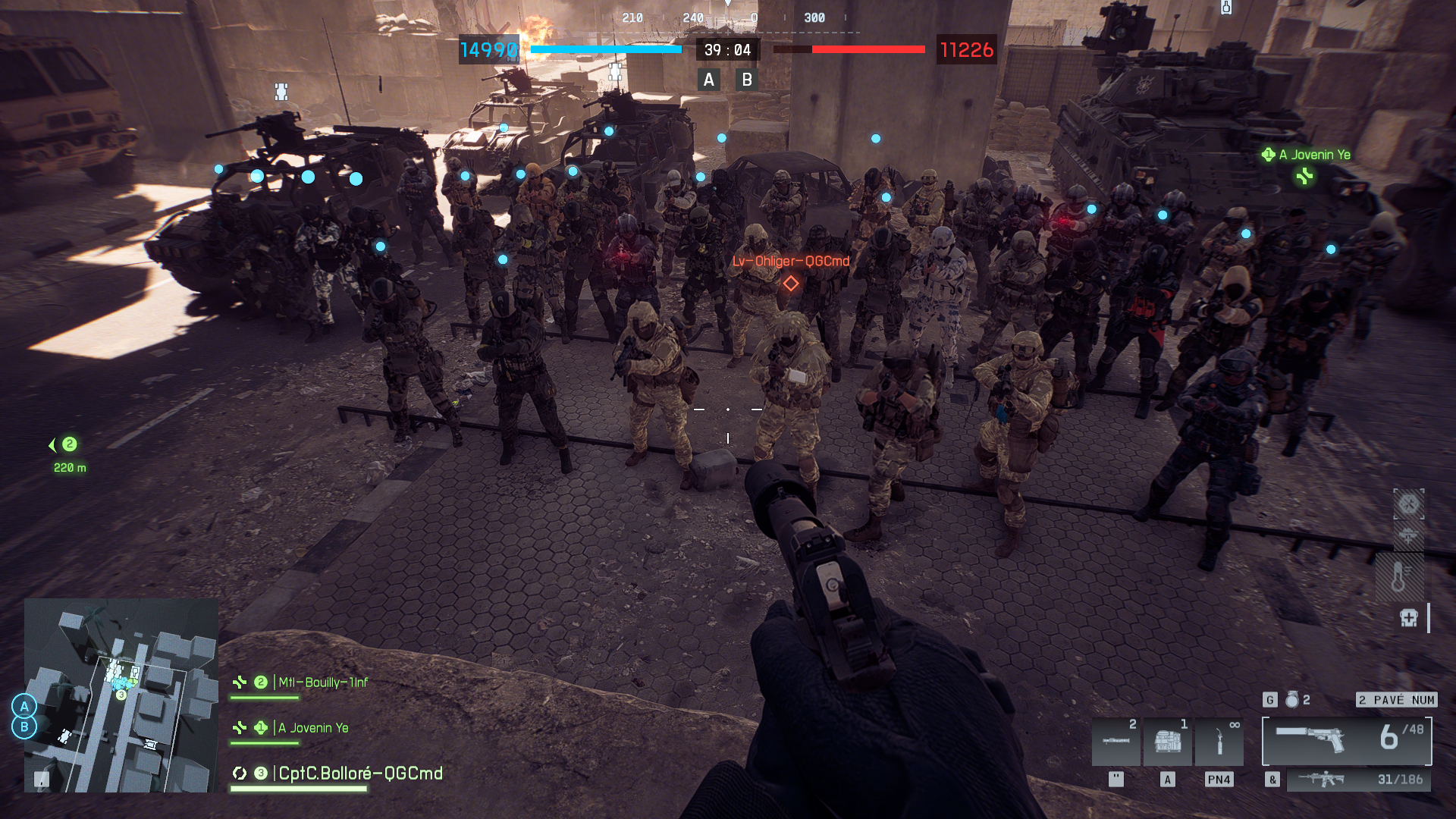Click the frag grenade icon

pos(1292,700)
